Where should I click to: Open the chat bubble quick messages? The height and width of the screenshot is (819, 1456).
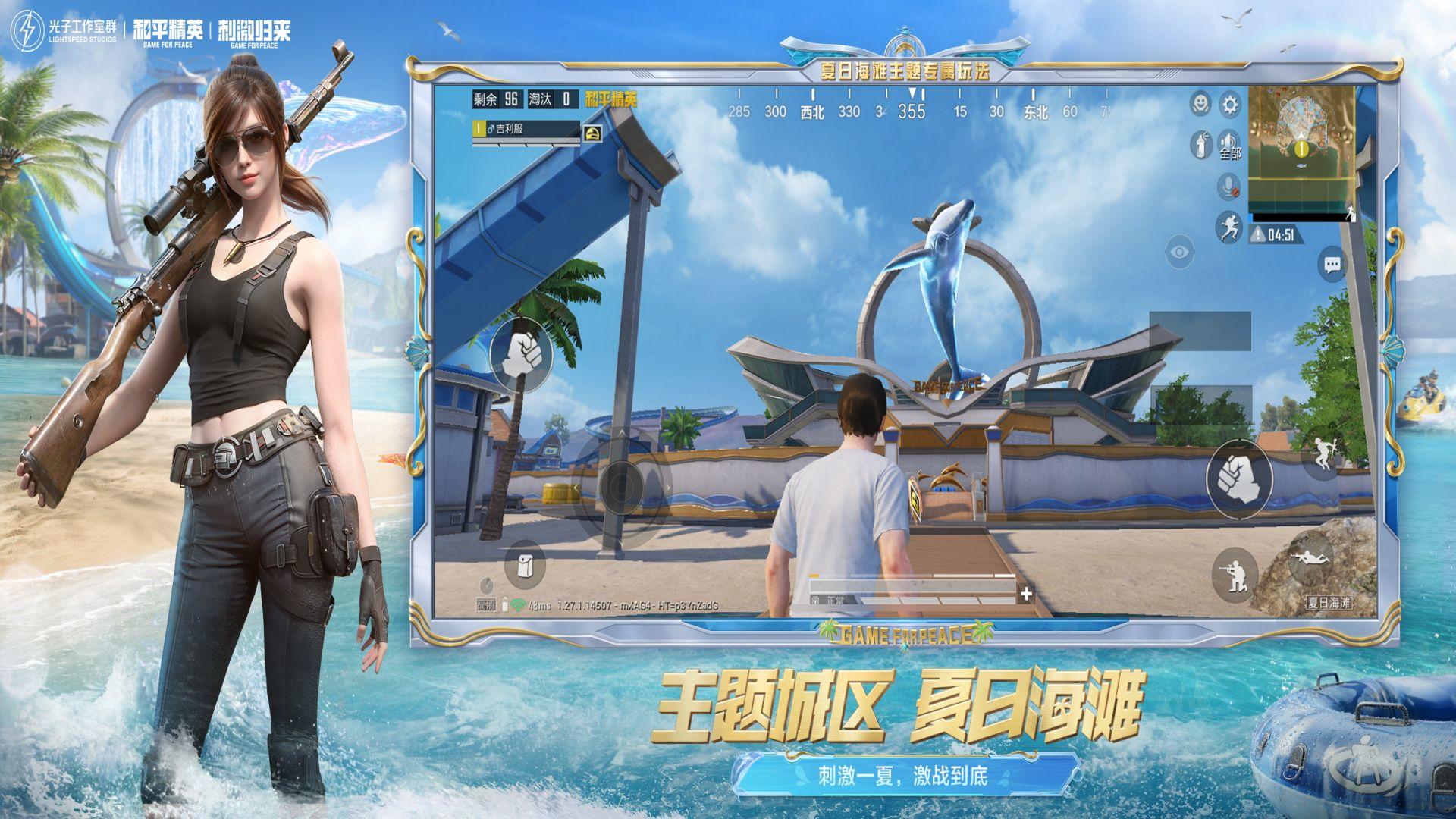[1332, 265]
